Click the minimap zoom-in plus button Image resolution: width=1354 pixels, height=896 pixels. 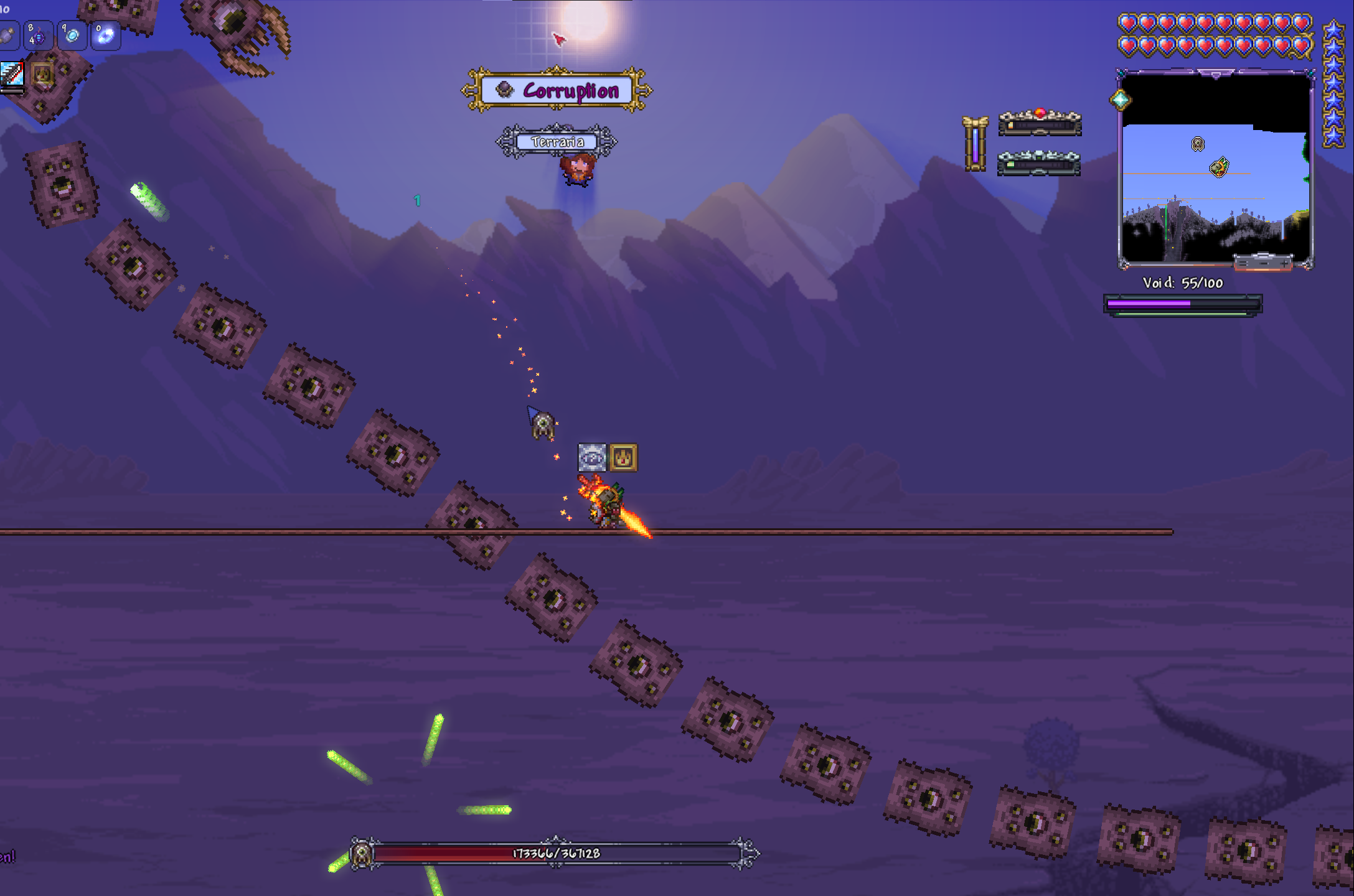click(x=1284, y=263)
